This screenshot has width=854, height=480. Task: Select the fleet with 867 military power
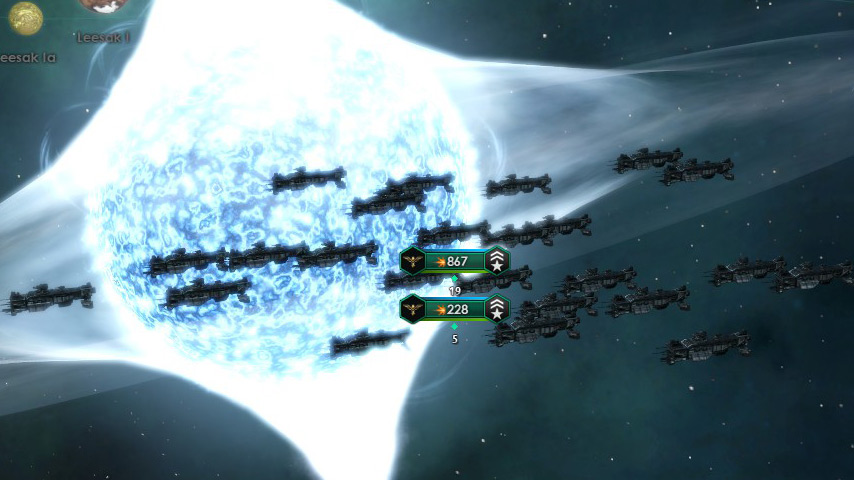(x=455, y=262)
